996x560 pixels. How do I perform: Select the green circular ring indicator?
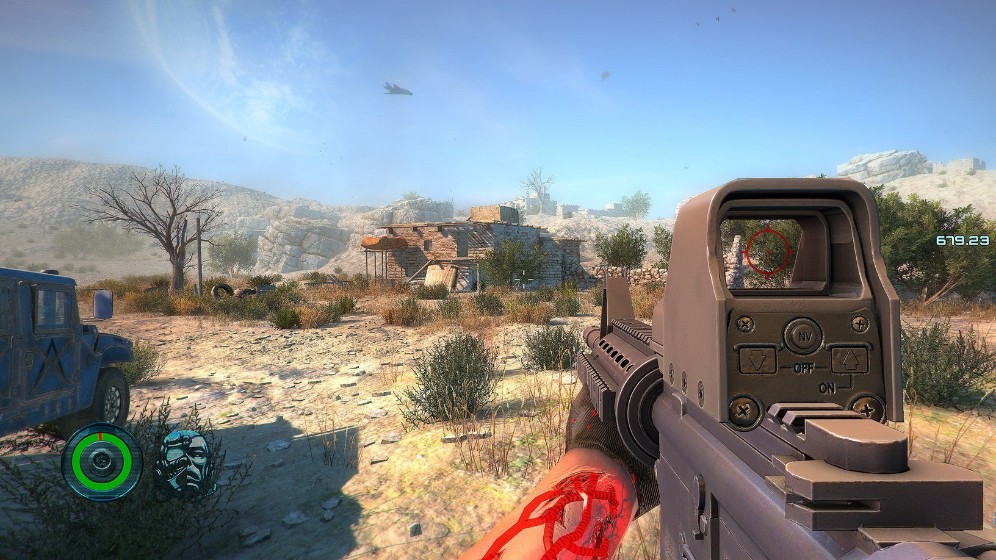[102, 461]
